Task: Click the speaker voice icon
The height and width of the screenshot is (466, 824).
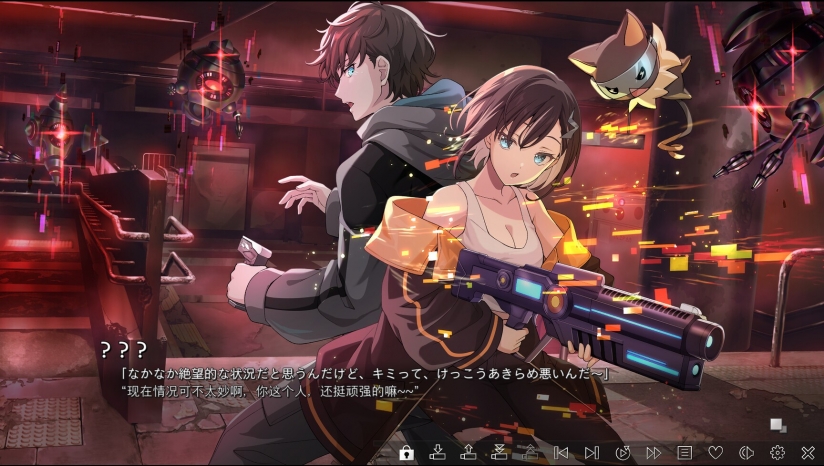Action: click(x=746, y=453)
